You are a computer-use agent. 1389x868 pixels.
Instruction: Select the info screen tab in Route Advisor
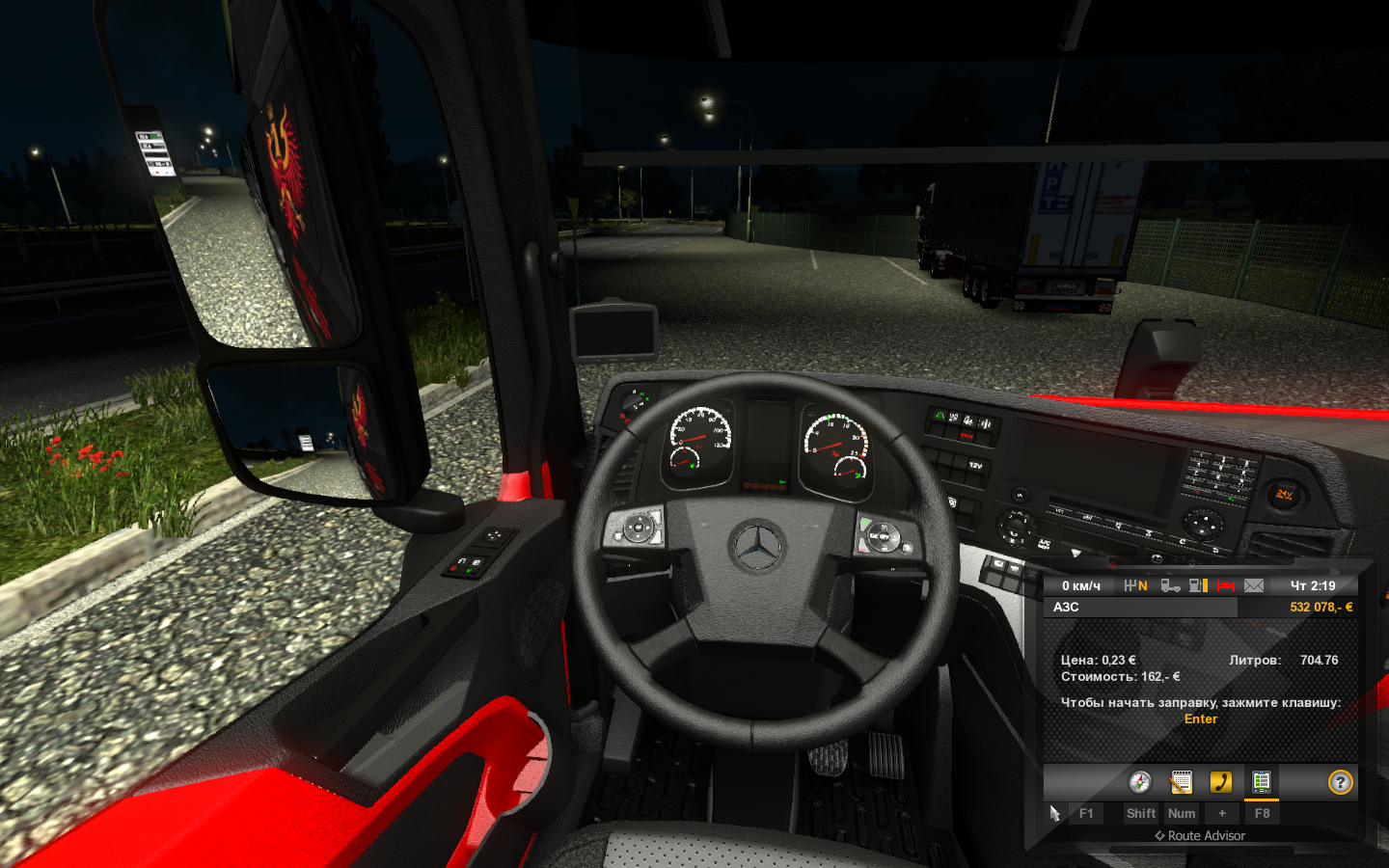1261,782
